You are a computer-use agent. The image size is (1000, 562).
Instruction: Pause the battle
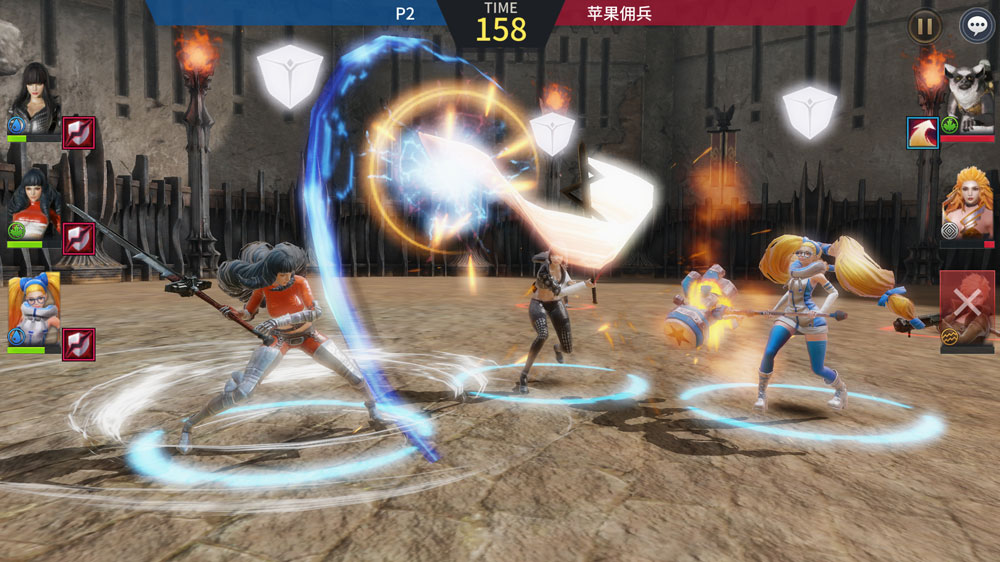click(x=924, y=26)
